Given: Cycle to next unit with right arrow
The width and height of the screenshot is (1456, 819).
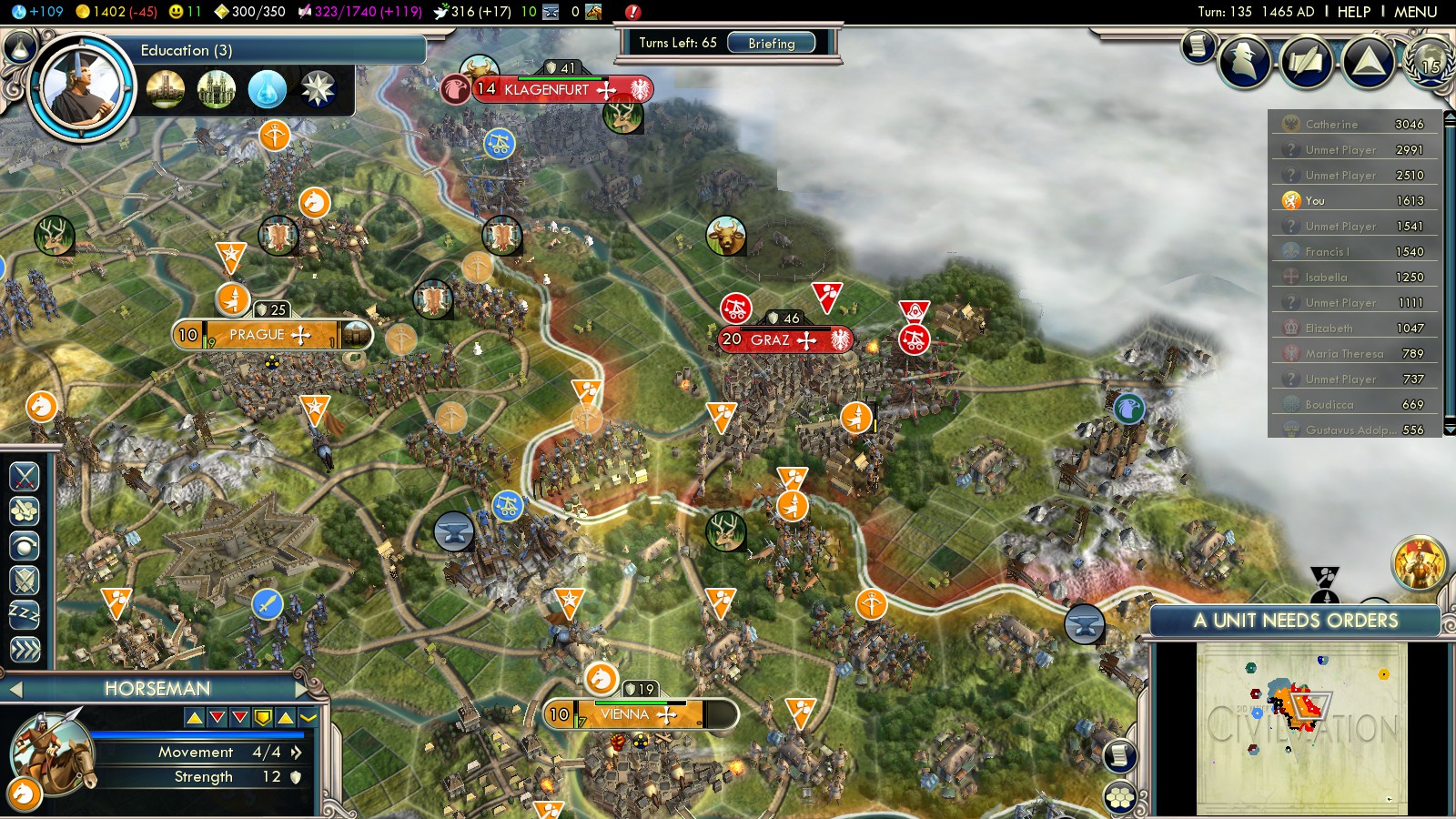Looking at the screenshot, I should pyautogui.click(x=302, y=689).
